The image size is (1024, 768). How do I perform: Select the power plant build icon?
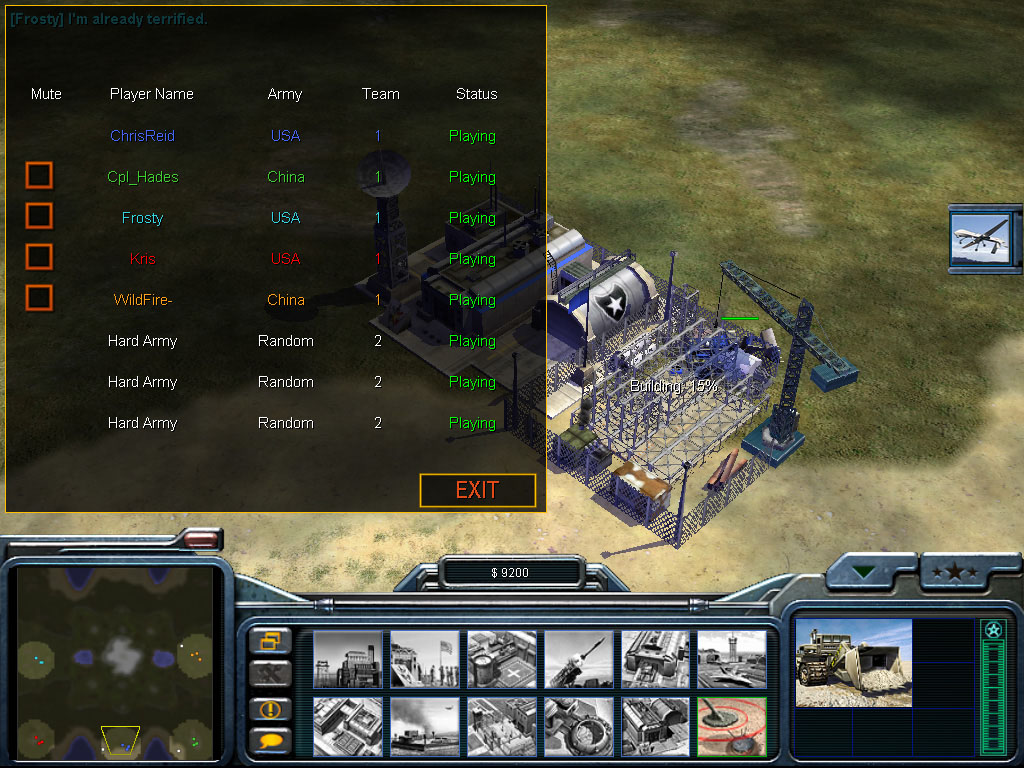pos(347,659)
